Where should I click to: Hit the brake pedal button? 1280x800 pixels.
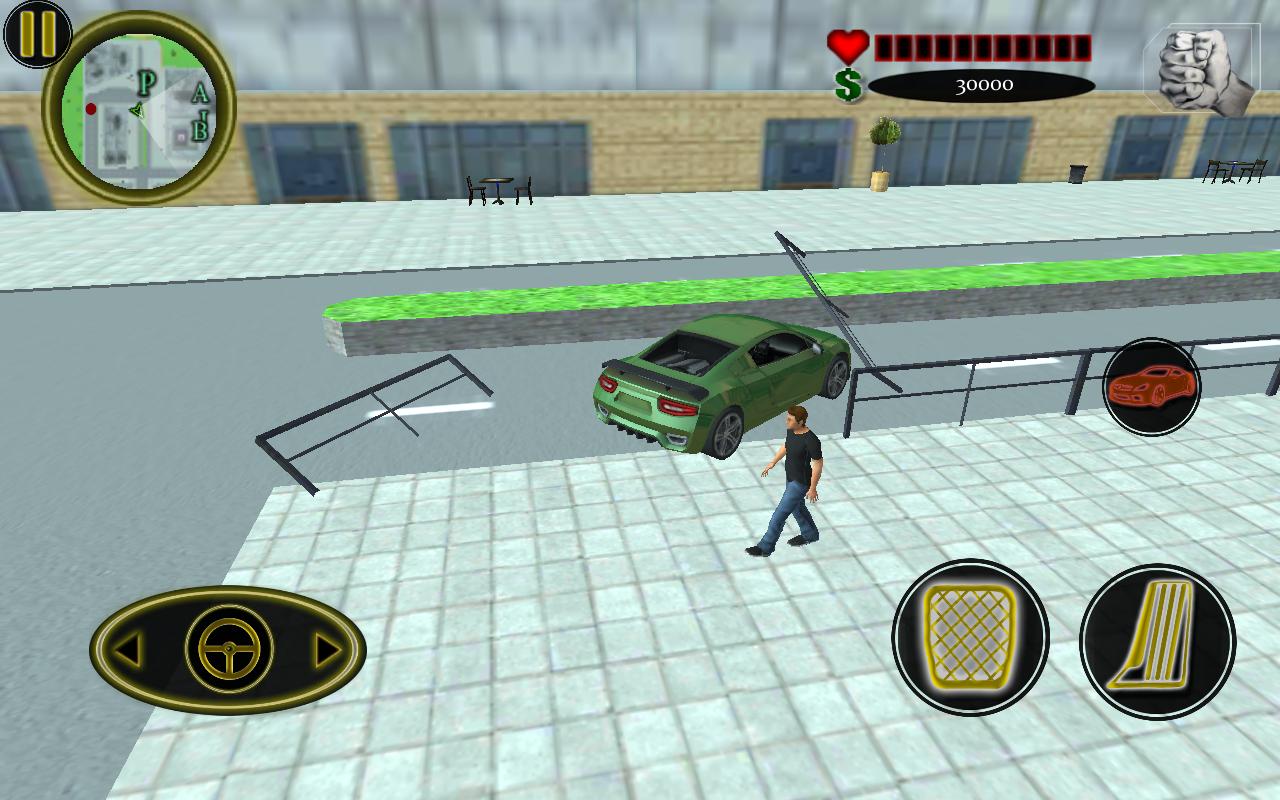click(x=969, y=637)
